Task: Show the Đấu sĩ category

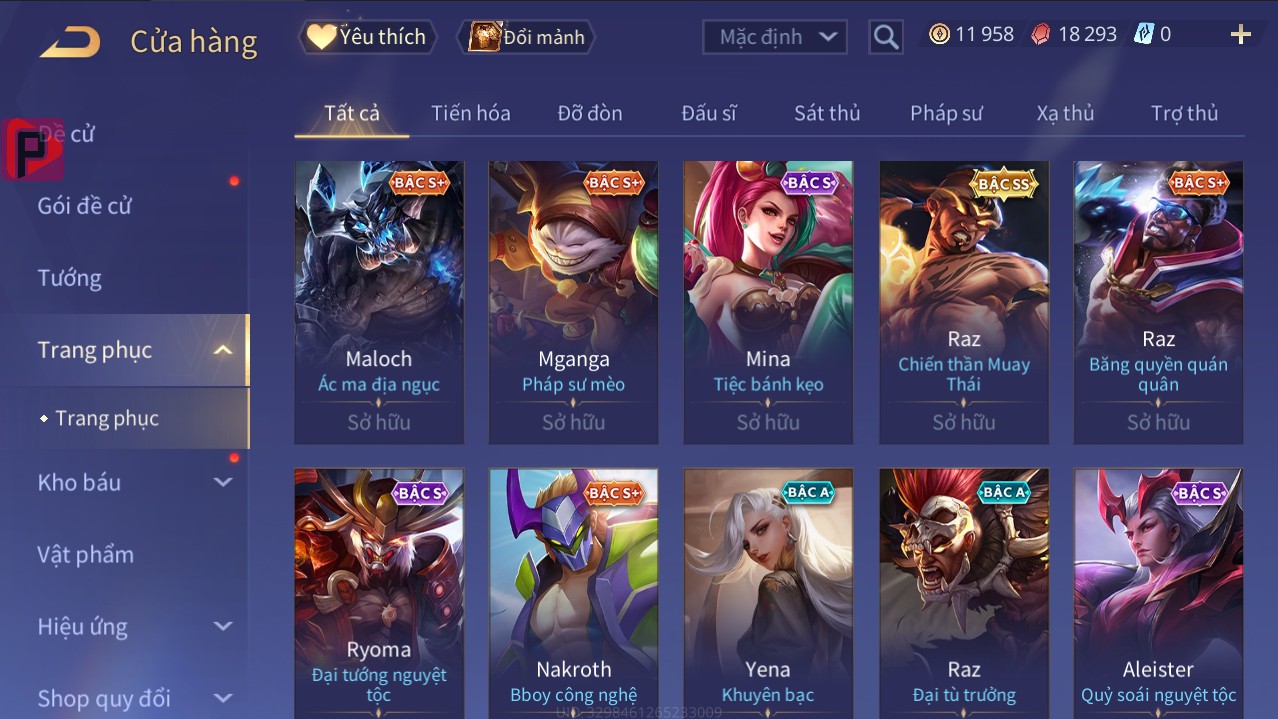Action: [709, 113]
